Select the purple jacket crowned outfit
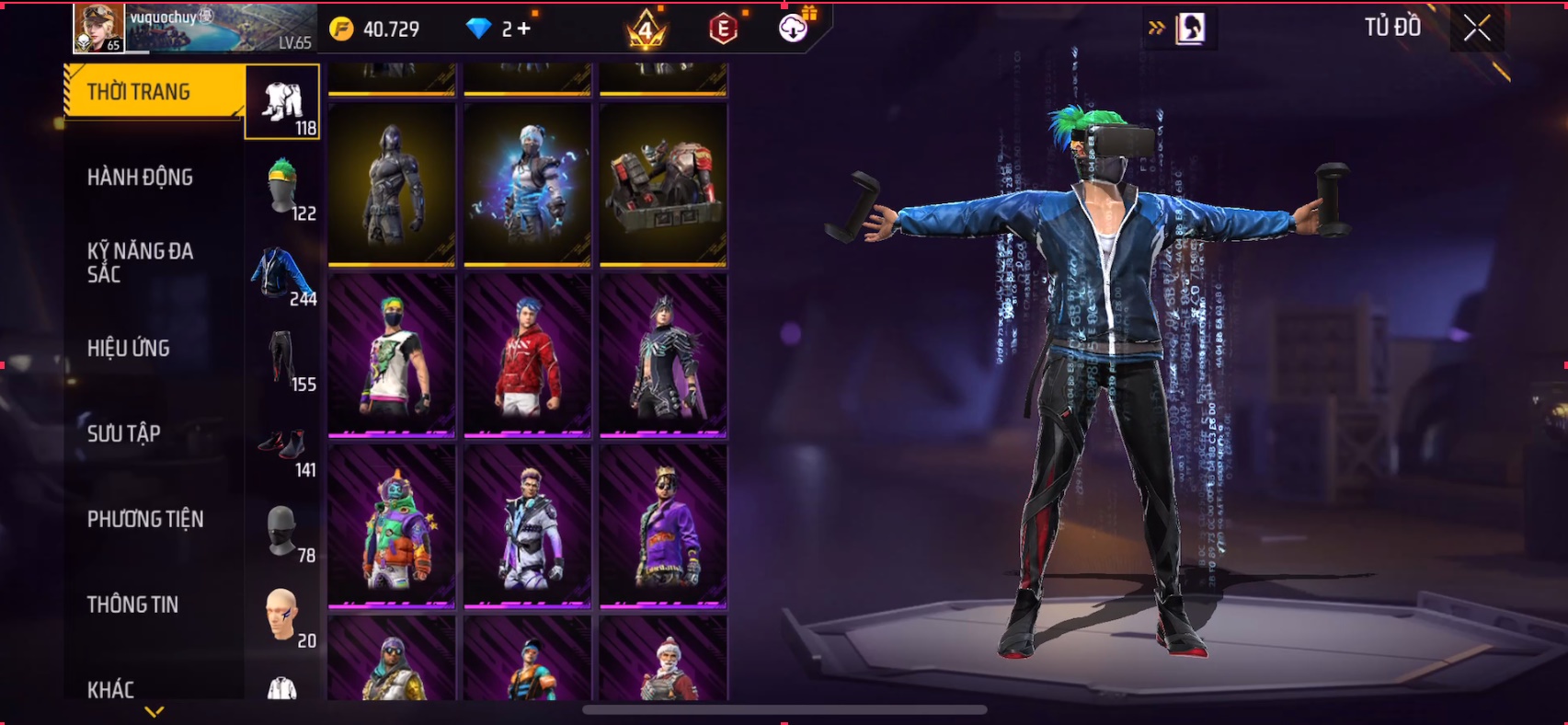This screenshot has width=1568, height=725. 663,527
